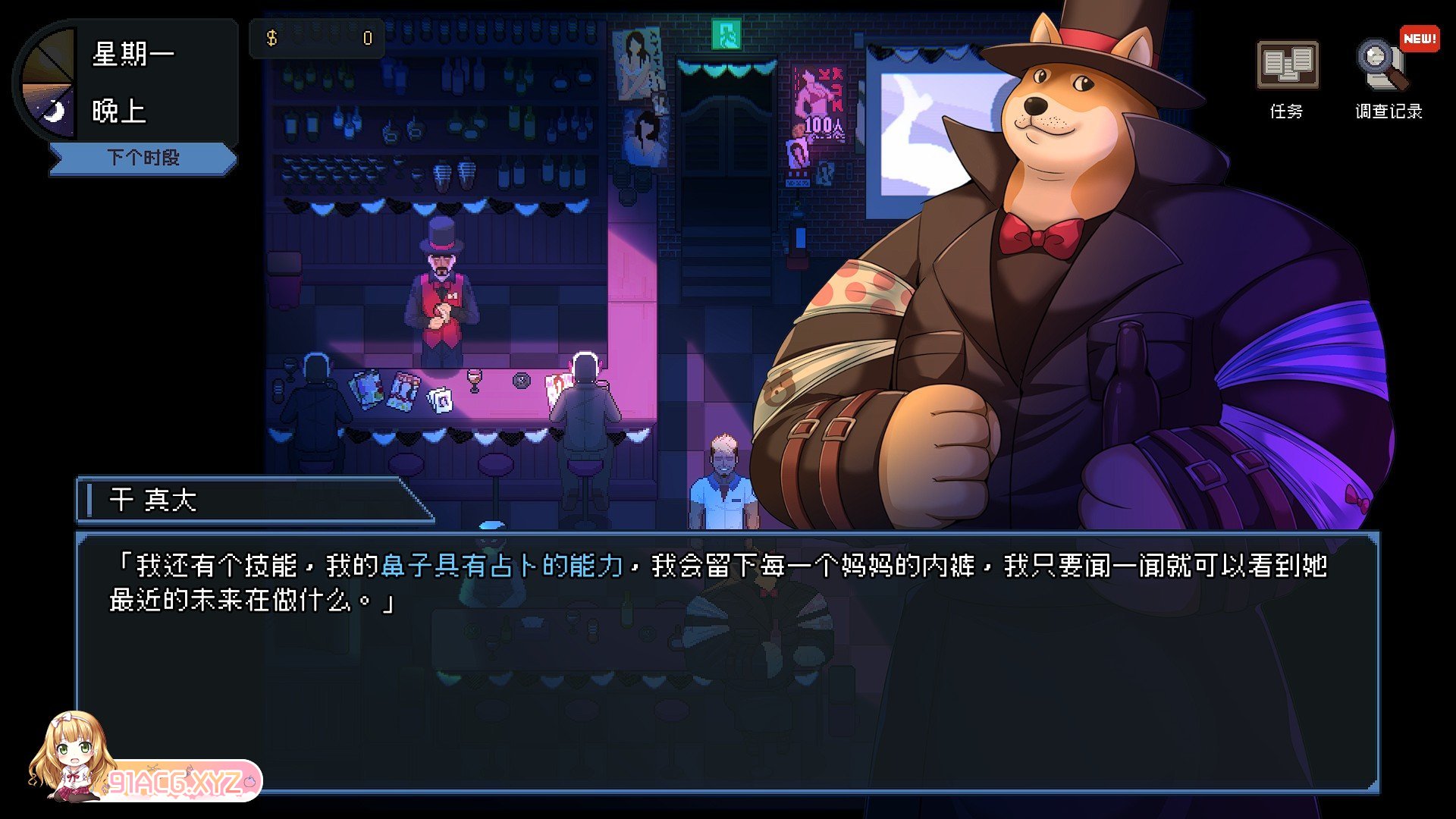This screenshot has width=1456, height=819.
Task: Continue the dialogue text box
Action: [x=726, y=661]
